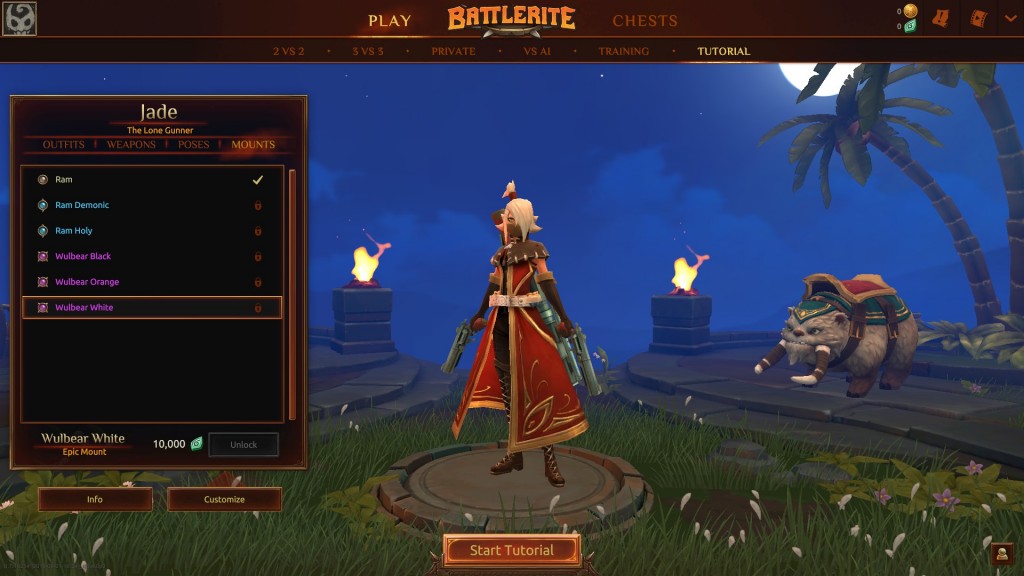The width and height of the screenshot is (1024, 576).
Task: Open Jade's Info panel
Action: [x=95, y=499]
